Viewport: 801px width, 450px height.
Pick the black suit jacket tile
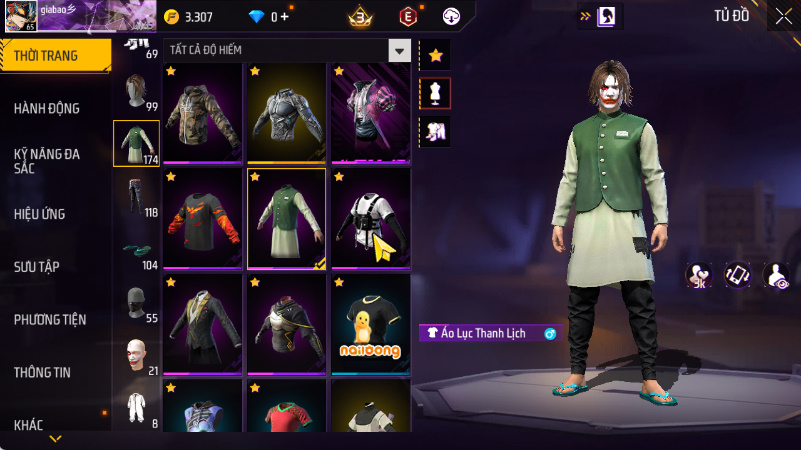(x=203, y=324)
